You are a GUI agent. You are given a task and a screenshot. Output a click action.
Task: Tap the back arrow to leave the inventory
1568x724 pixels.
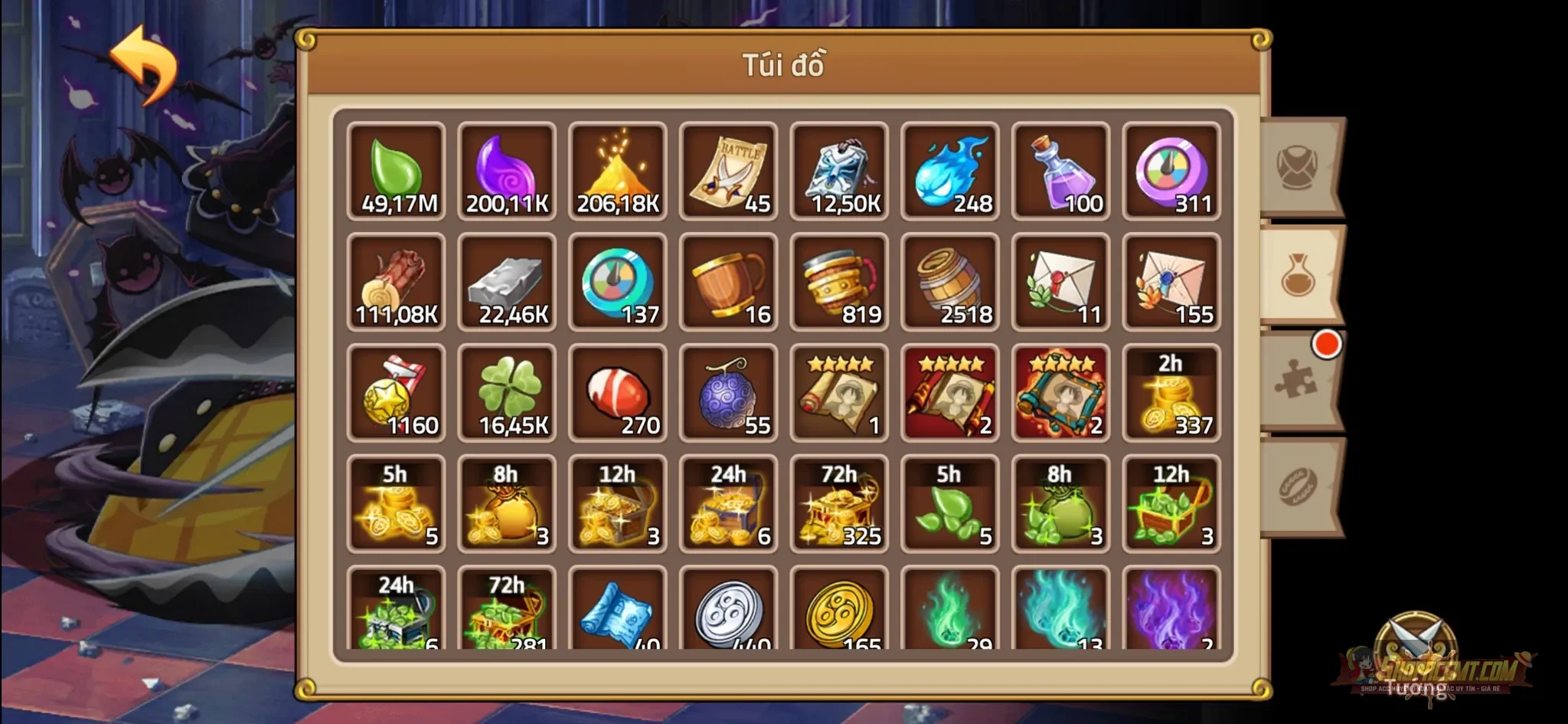click(144, 61)
